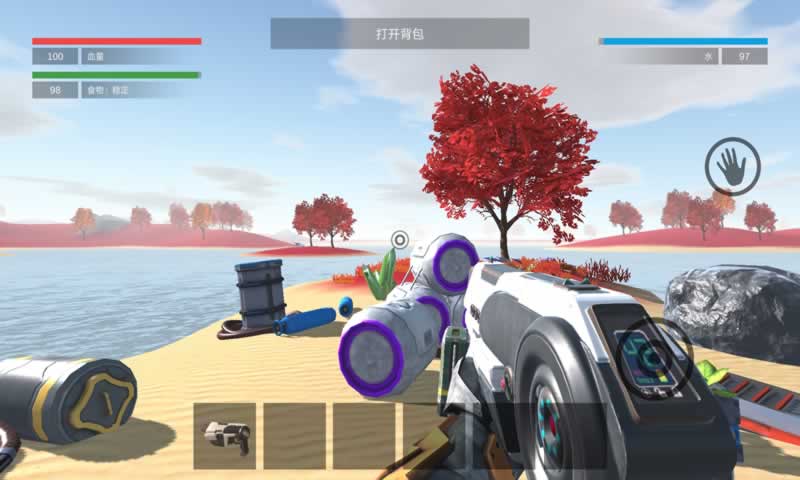This screenshot has height=480, width=800.
Task: Tap the dark ring button over the gun
Action: [654, 353]
